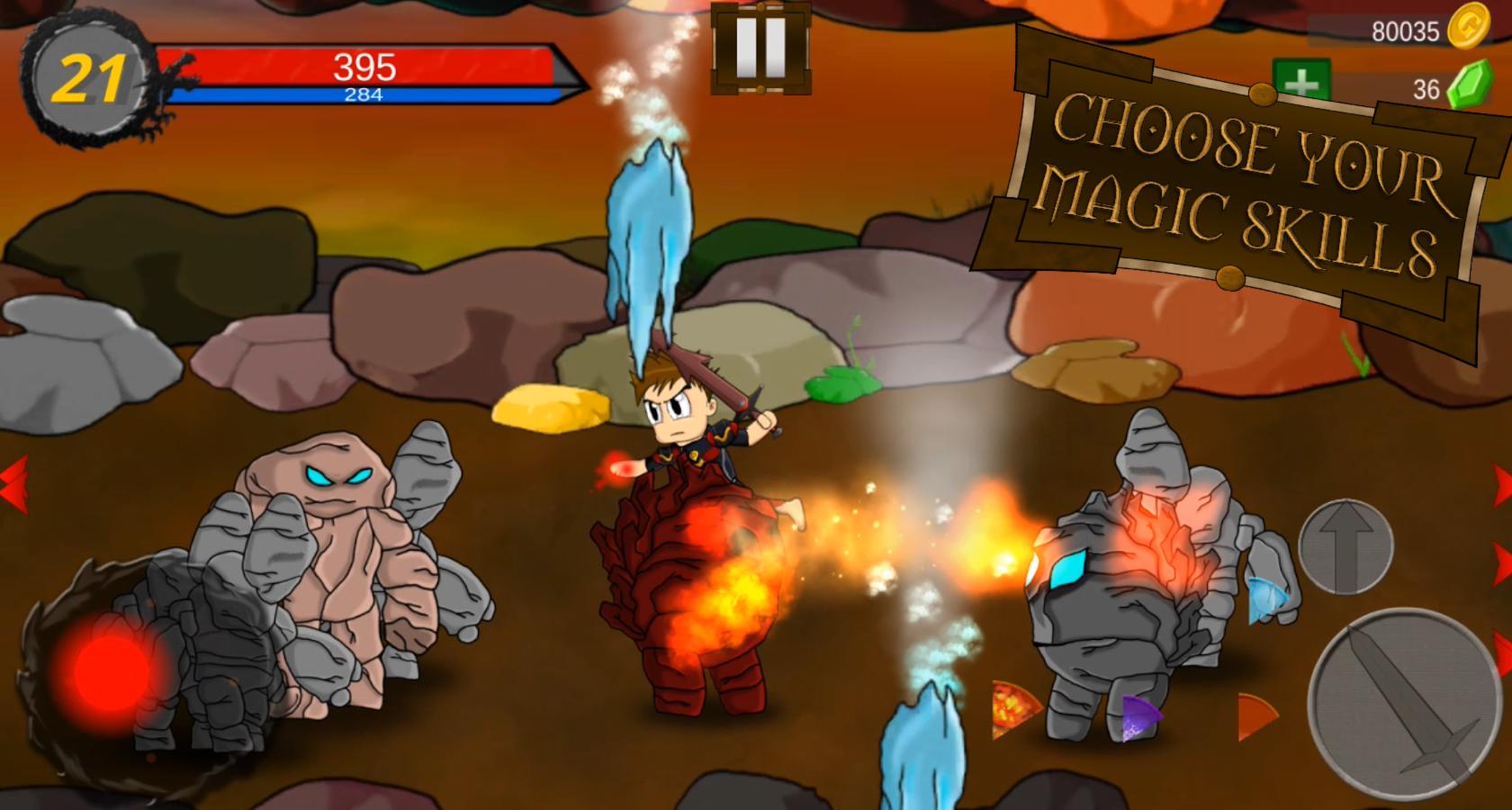Hit the up-arrow jump button
1512x810 pixels.
coord(1345,546)
